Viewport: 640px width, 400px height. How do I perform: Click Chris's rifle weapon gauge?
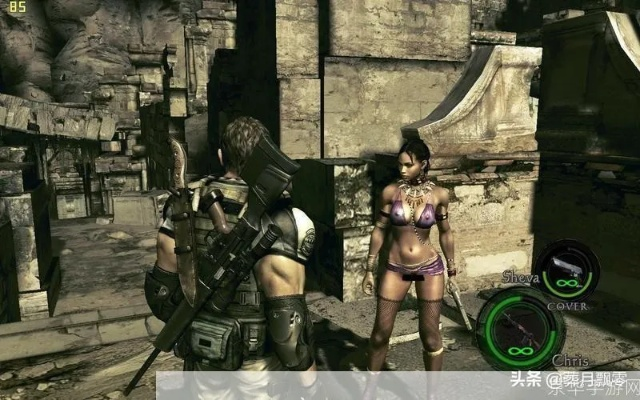click(x=519, y=329)
